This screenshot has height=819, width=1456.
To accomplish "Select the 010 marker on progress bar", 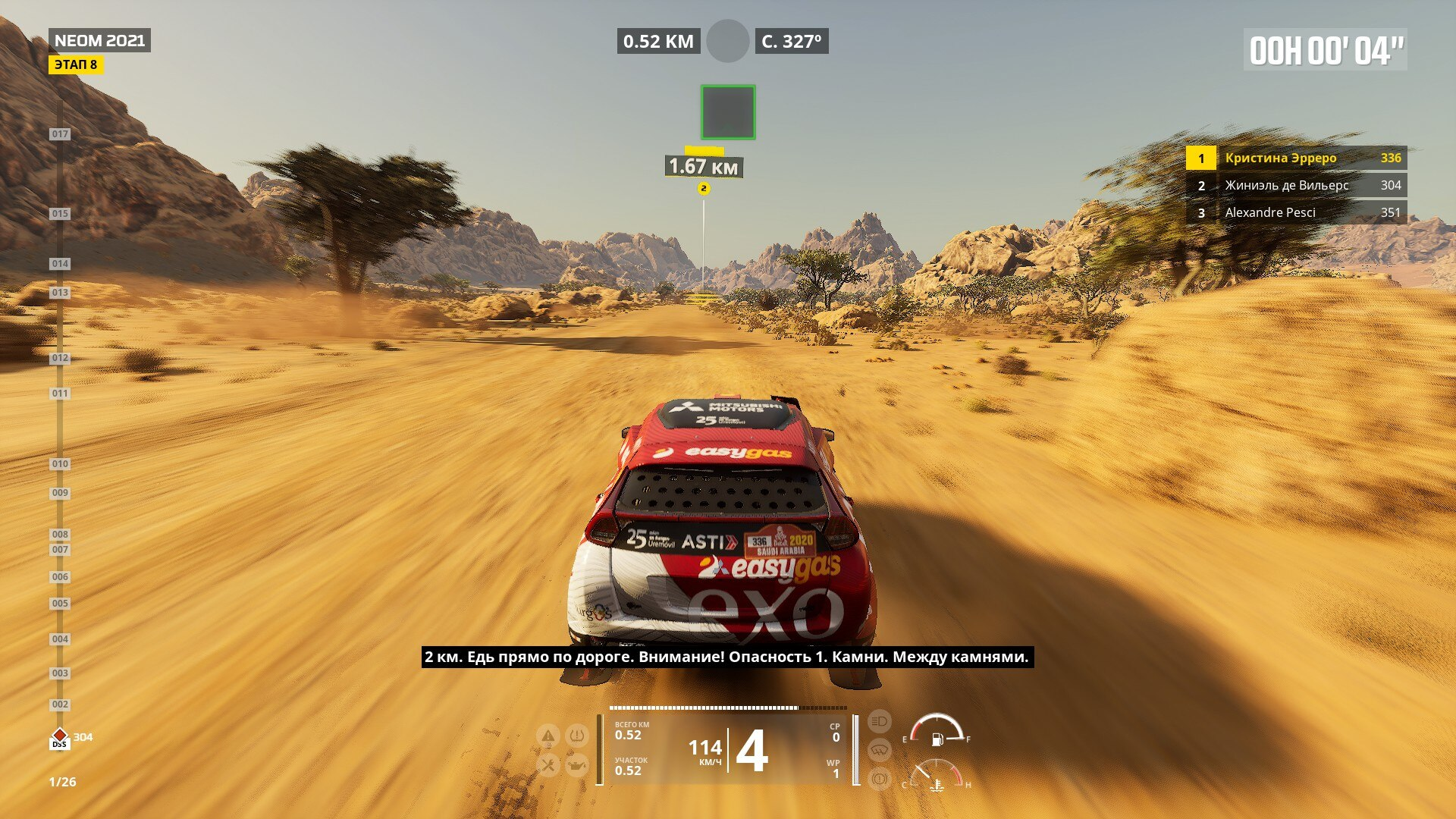I will point(60,464).
